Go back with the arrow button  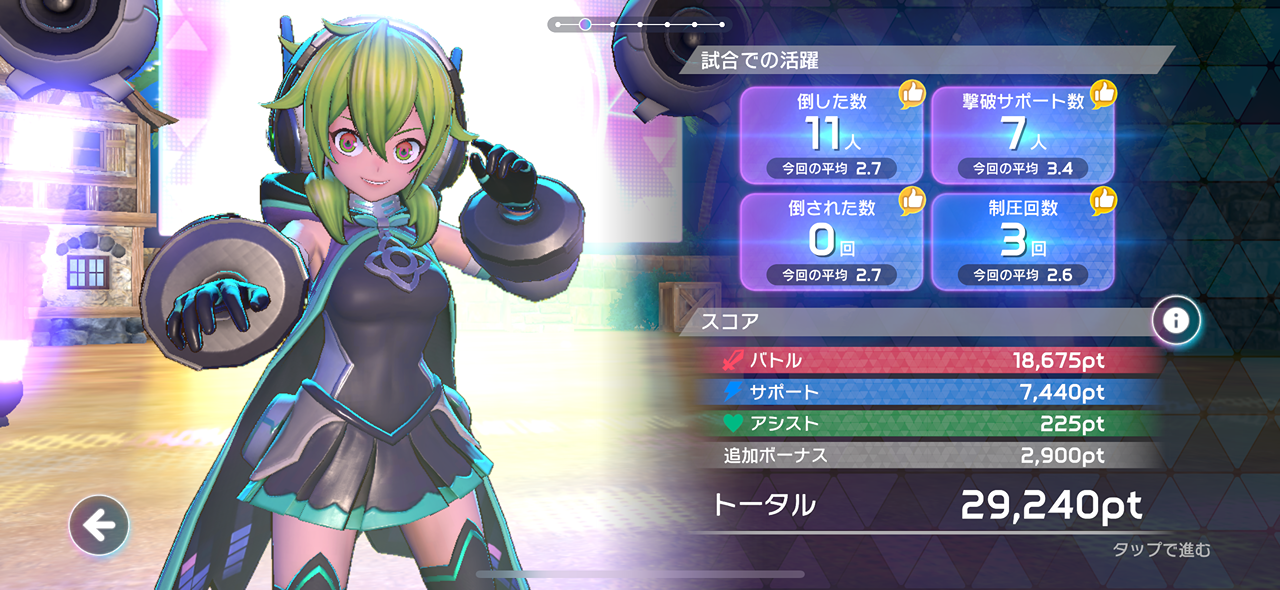click(x=99, y=525)
